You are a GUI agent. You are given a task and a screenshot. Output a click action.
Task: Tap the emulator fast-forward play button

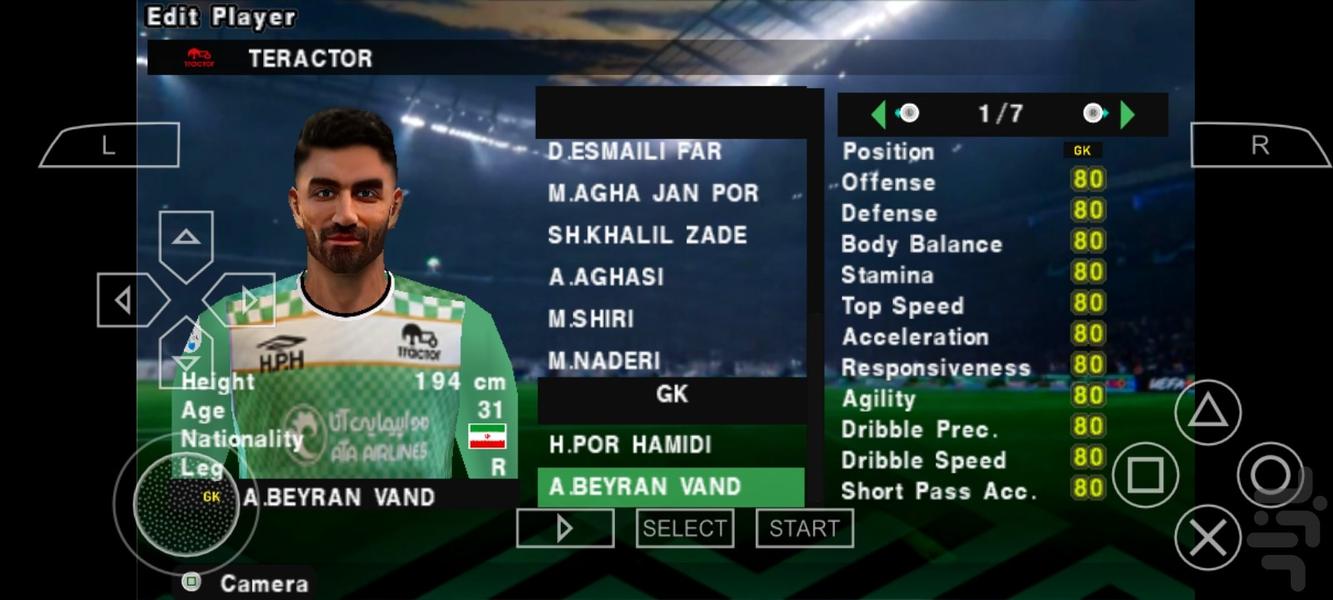tap(565, 528)
